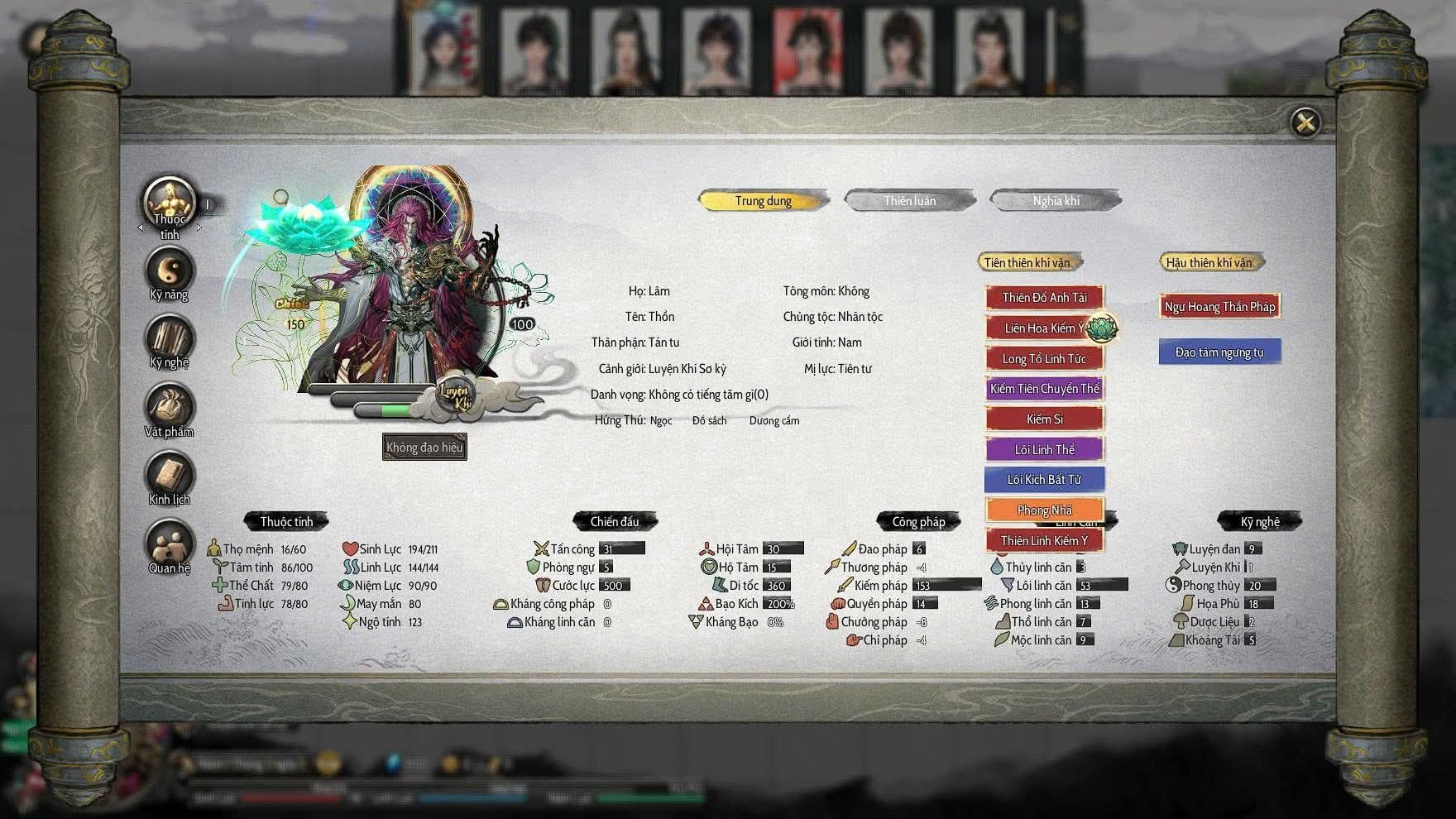
Task: Close the character scroll panel
Action: [x=1305, y=123]
